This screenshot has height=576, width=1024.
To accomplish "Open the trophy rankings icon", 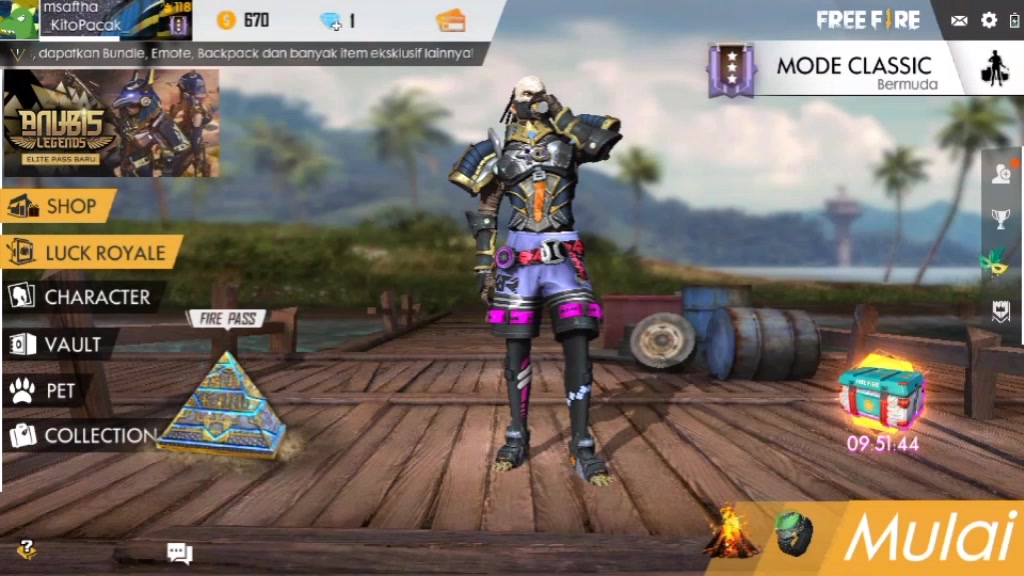I will pyautogui.click(x=1000, y=218).
